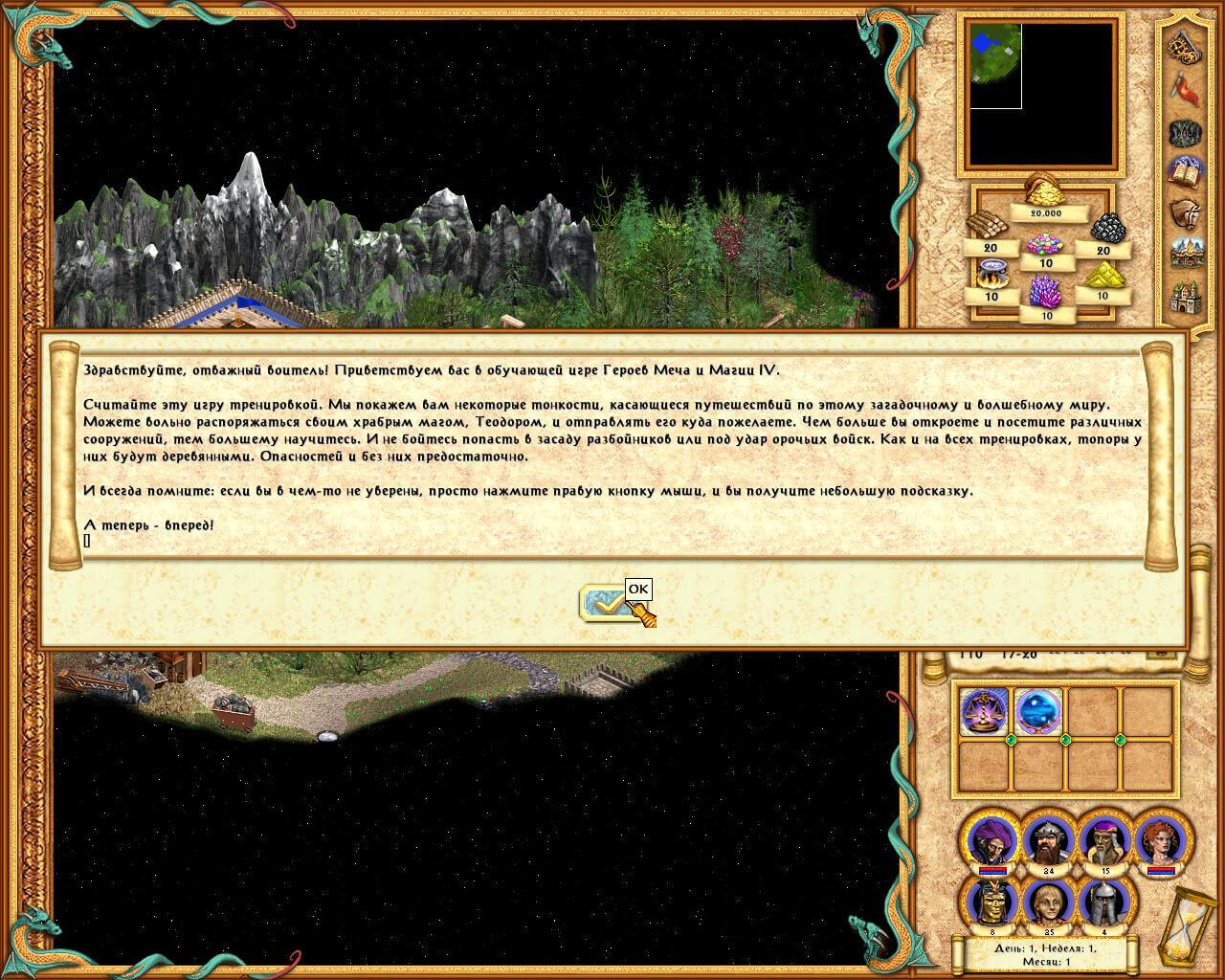Open the colorful tent town icon
Image resolution: width=1225 pixels, height=980 pixels.
coord(1187,254)
